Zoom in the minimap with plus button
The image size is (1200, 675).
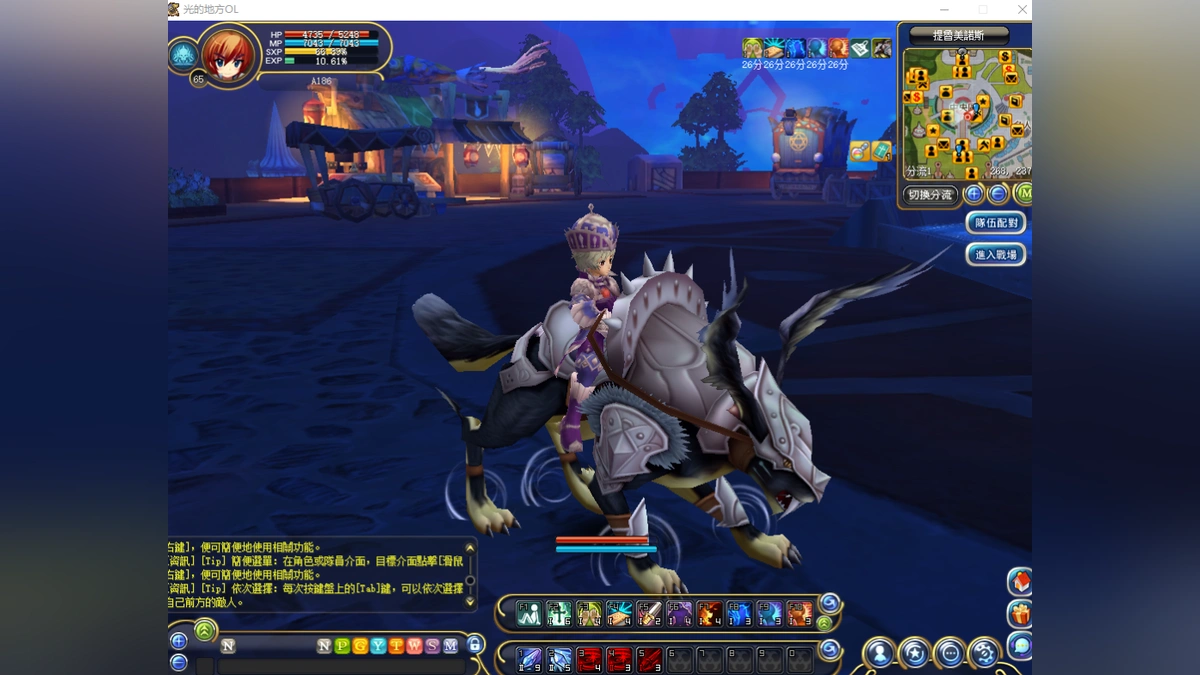[x=974, y=194]
